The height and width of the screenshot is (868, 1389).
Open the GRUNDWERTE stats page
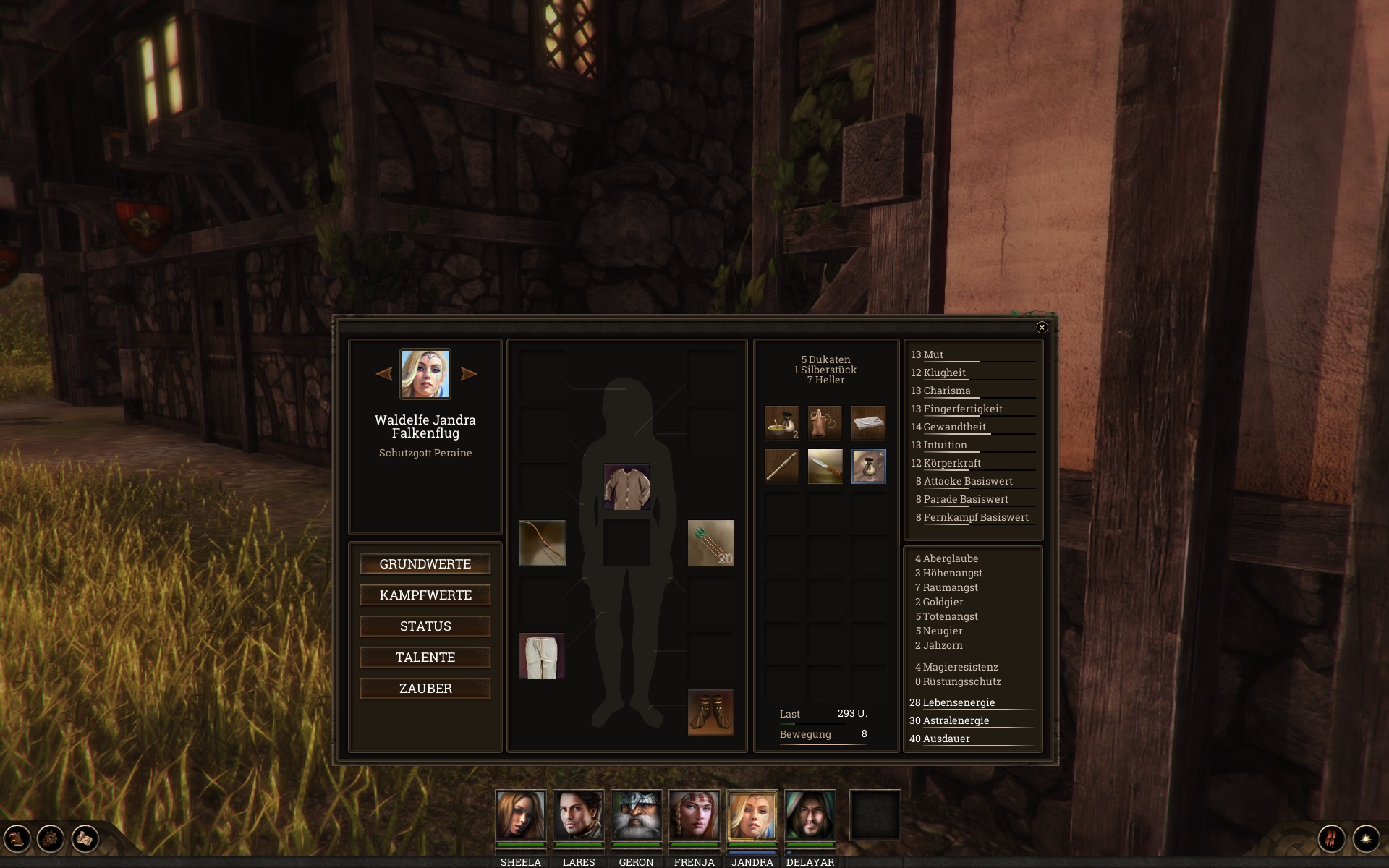click(425, 564)
